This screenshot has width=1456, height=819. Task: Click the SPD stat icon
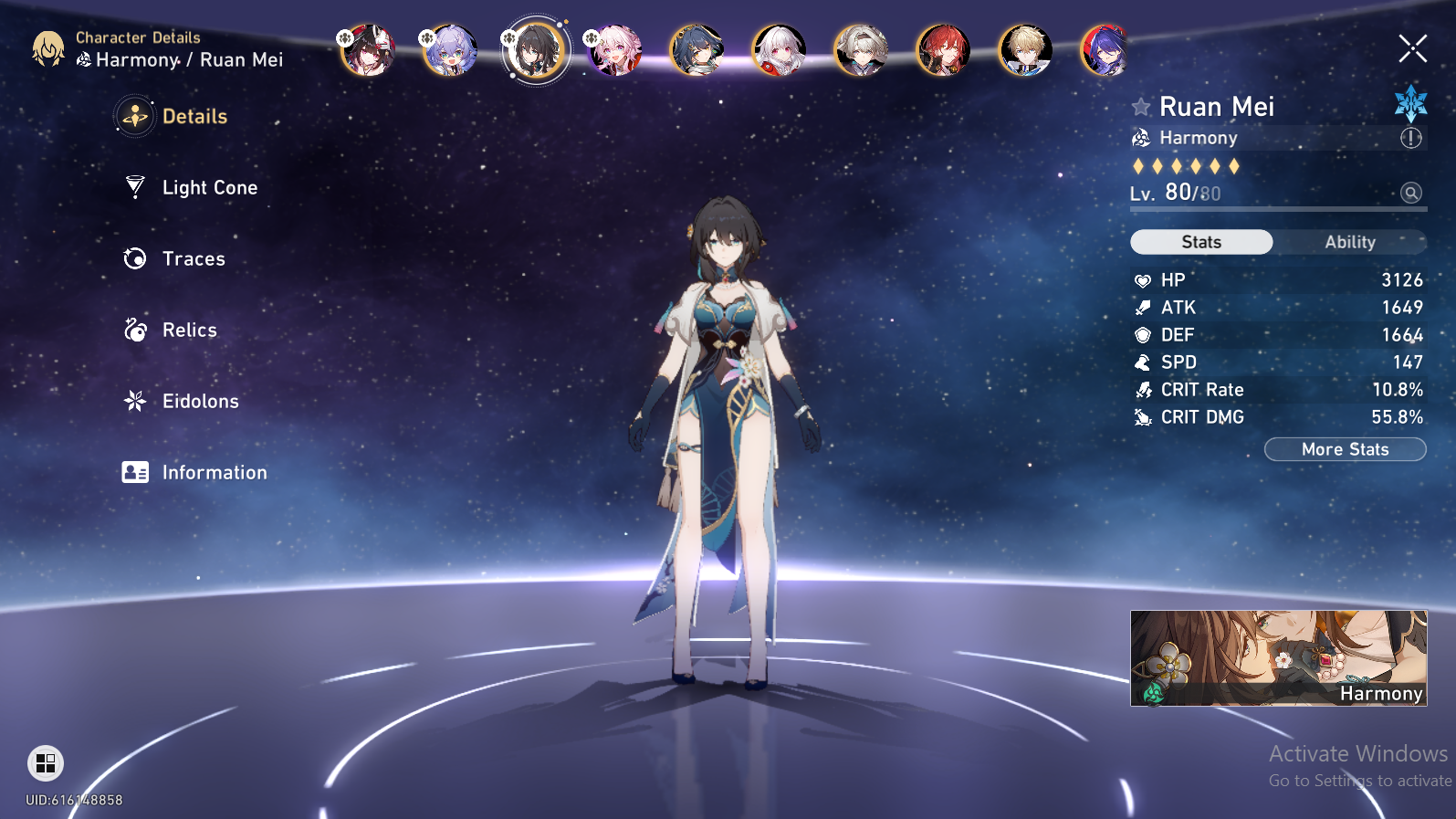point(1143,362)
